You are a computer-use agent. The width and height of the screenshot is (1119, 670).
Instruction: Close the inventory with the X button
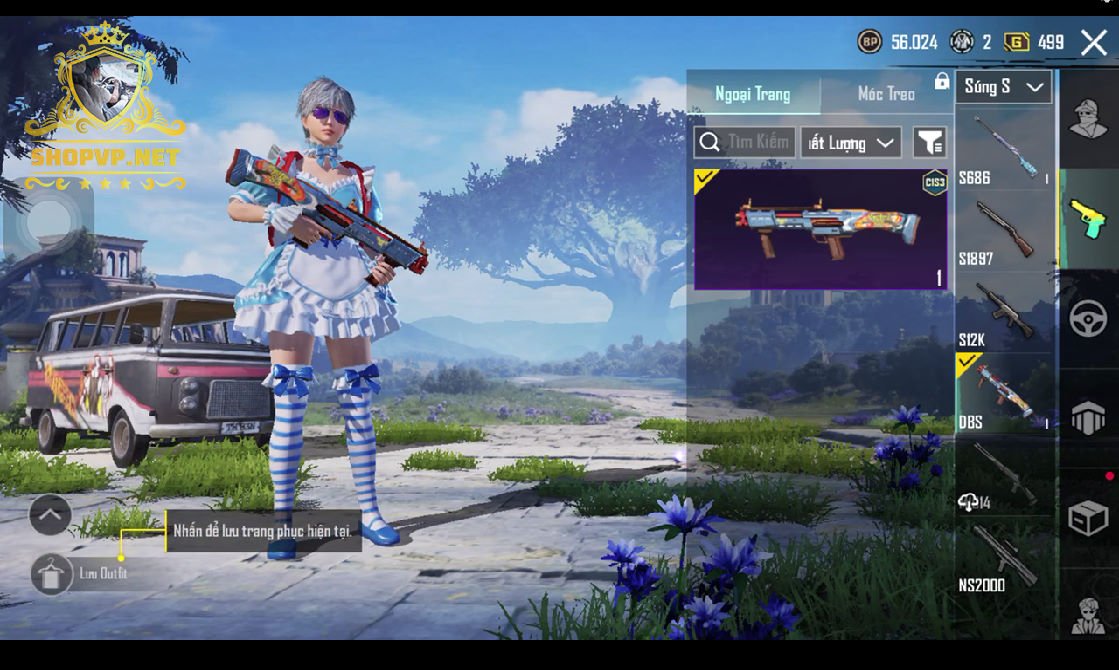tap(1093, 42)
